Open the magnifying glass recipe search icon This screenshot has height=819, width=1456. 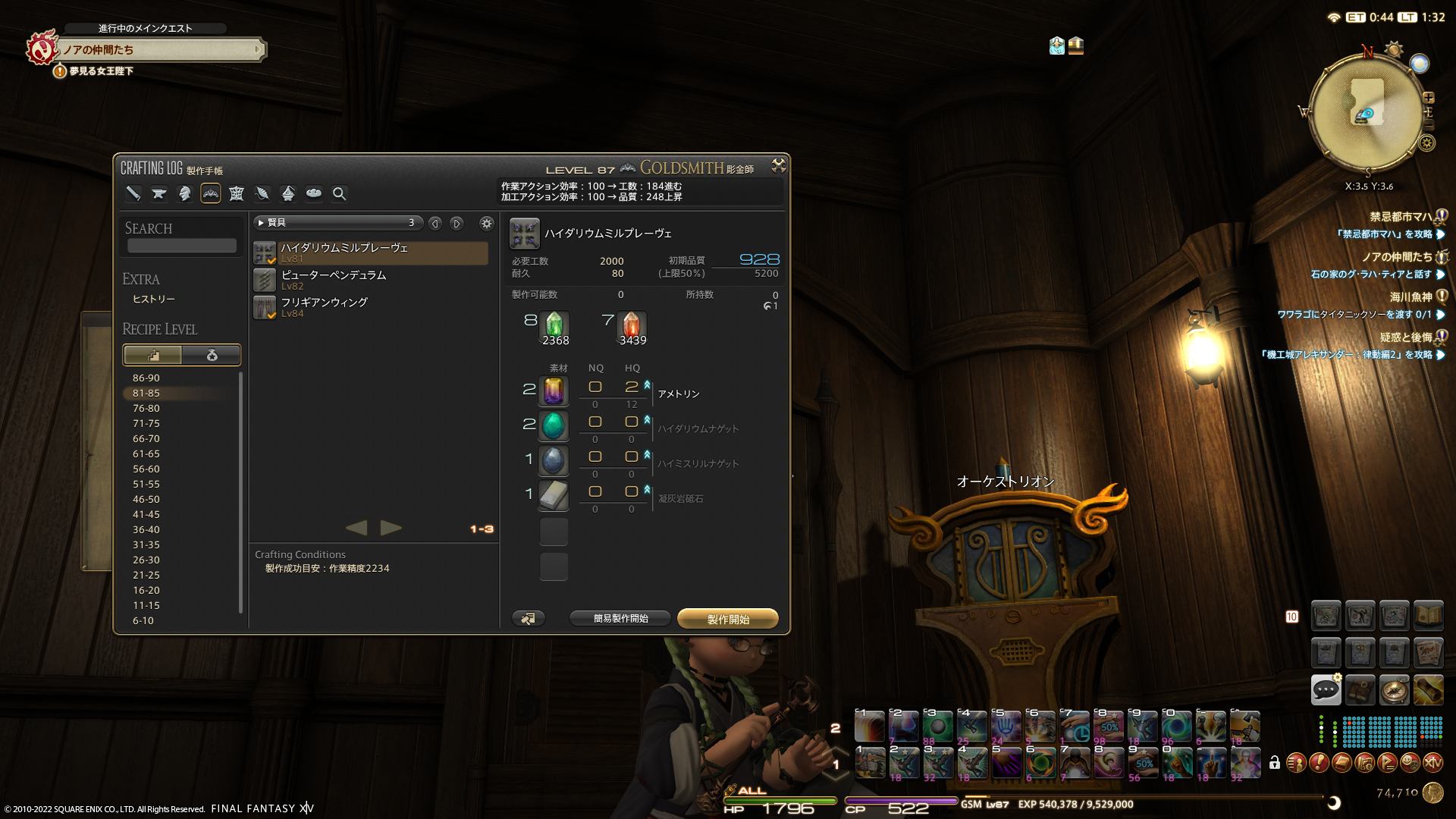click(x=340, y=194)
